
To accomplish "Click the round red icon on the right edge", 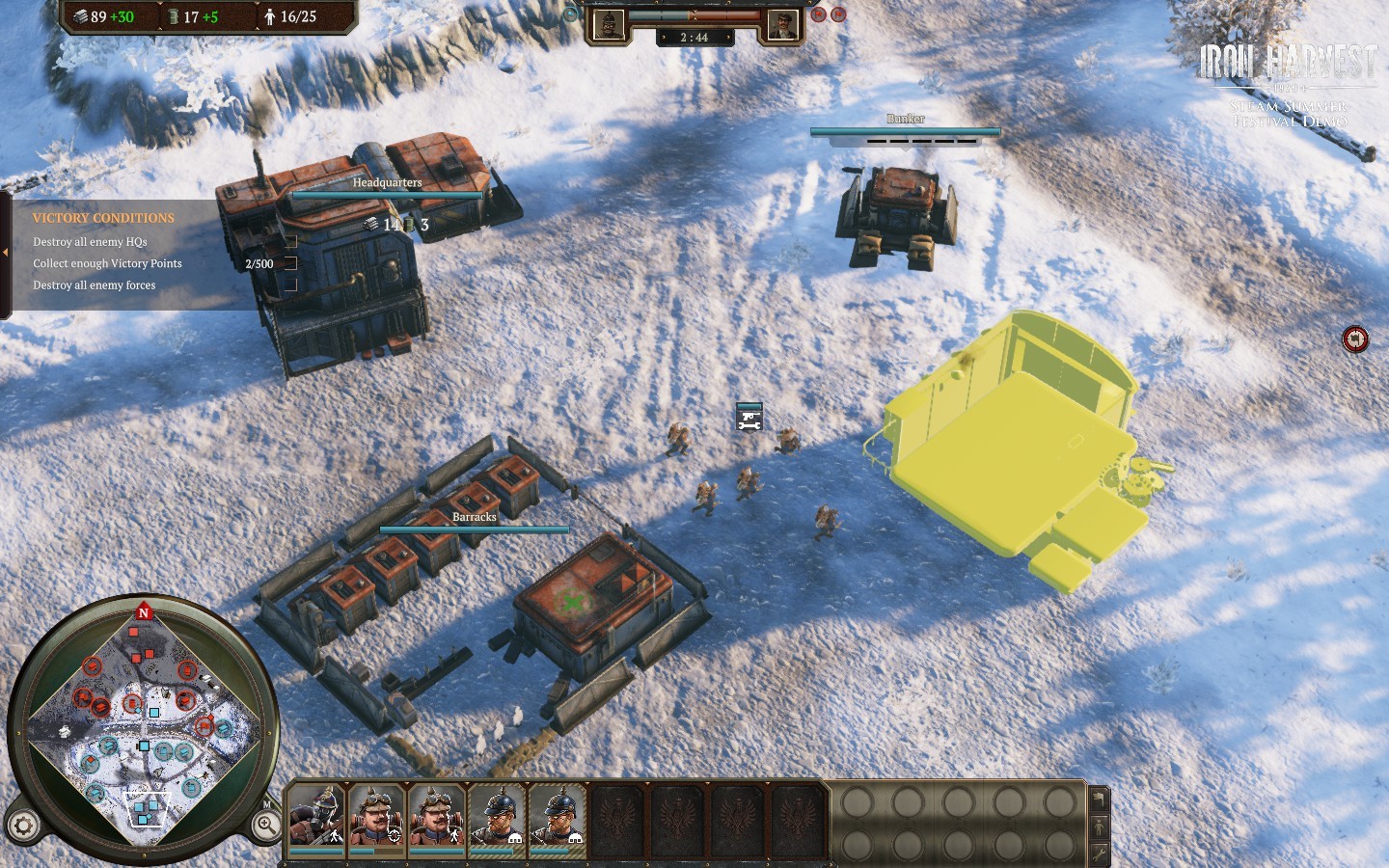I will [x=1355, y=339].
